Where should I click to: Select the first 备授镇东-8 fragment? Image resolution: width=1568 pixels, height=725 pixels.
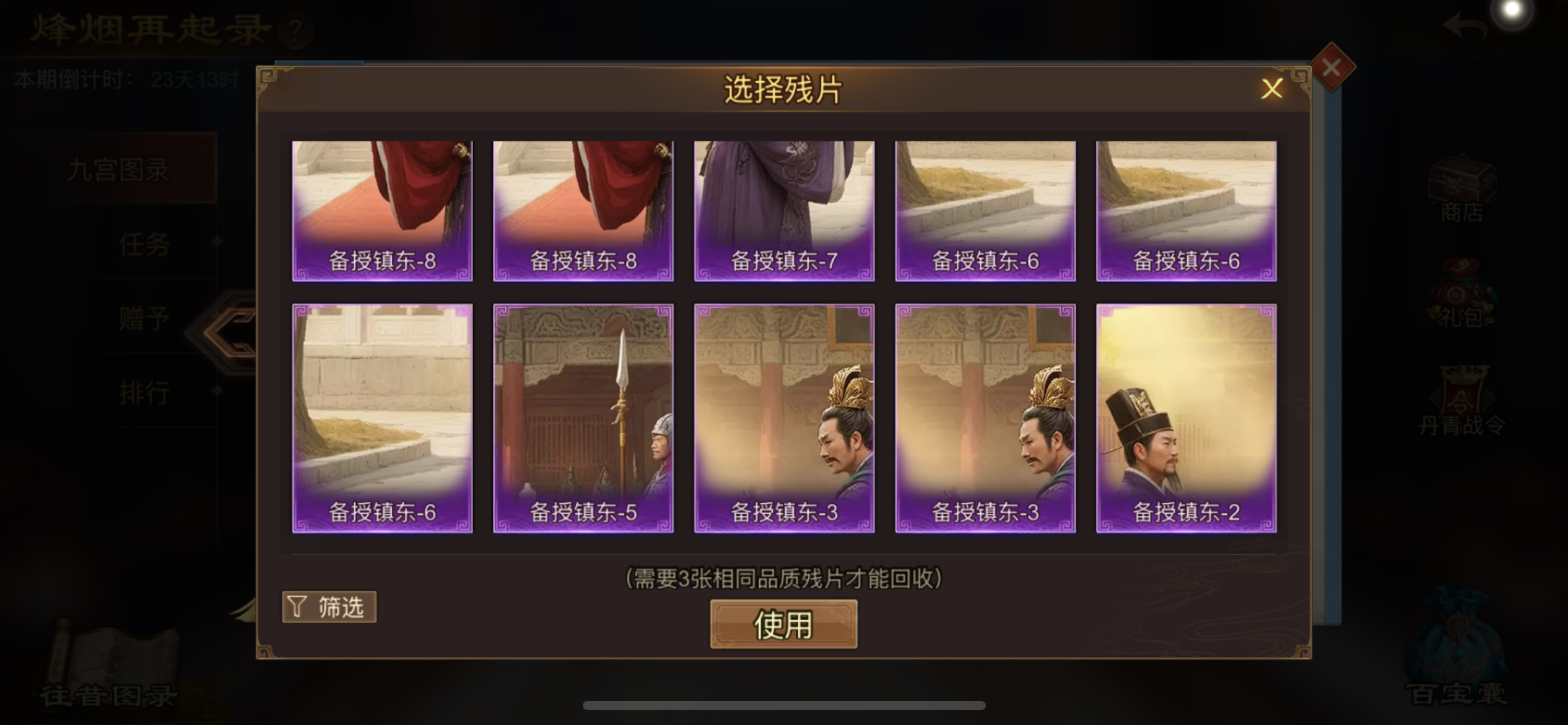pyautogui.click(x=381, y=211)
